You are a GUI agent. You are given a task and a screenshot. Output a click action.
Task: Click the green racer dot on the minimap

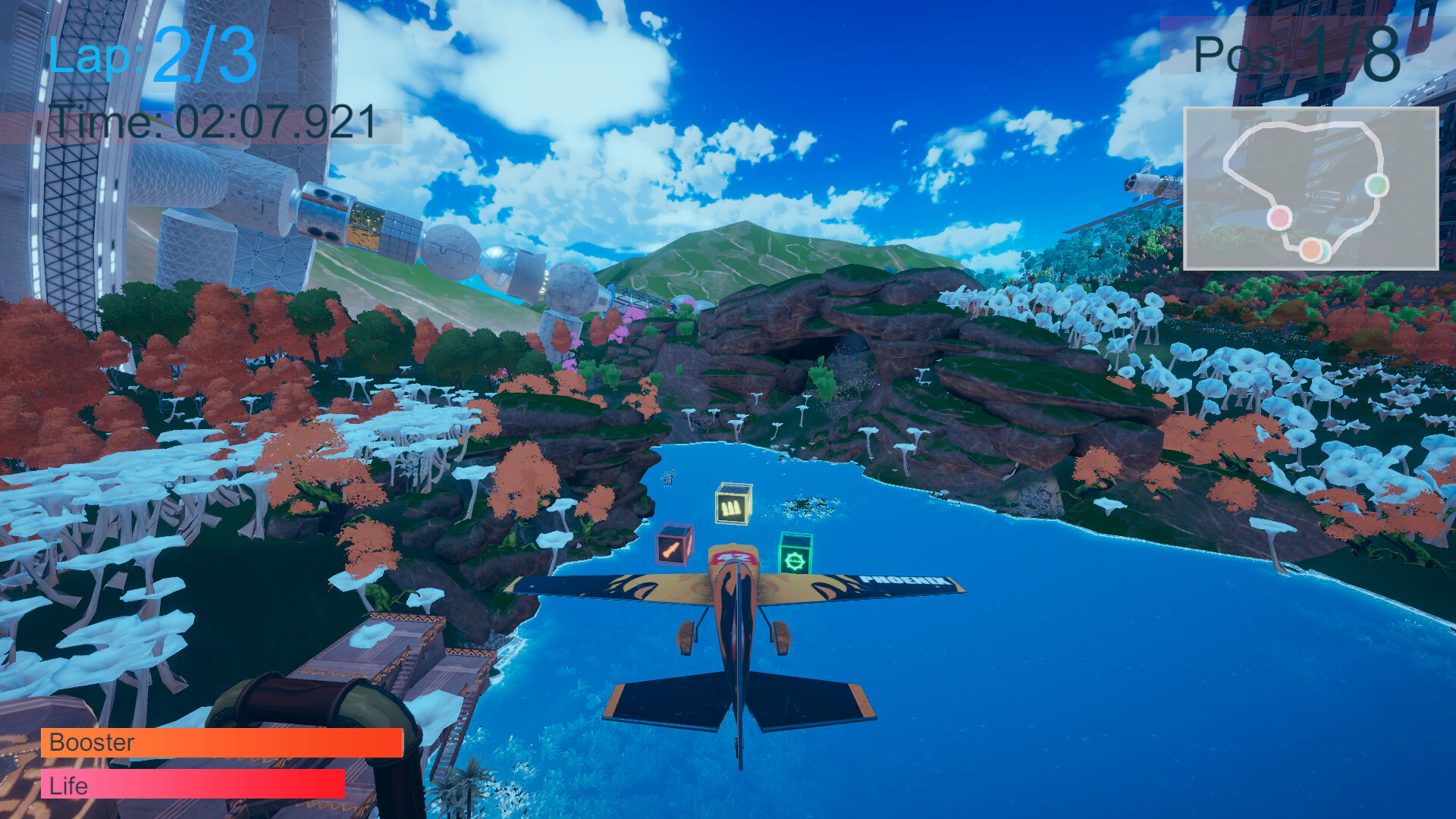1378,186
